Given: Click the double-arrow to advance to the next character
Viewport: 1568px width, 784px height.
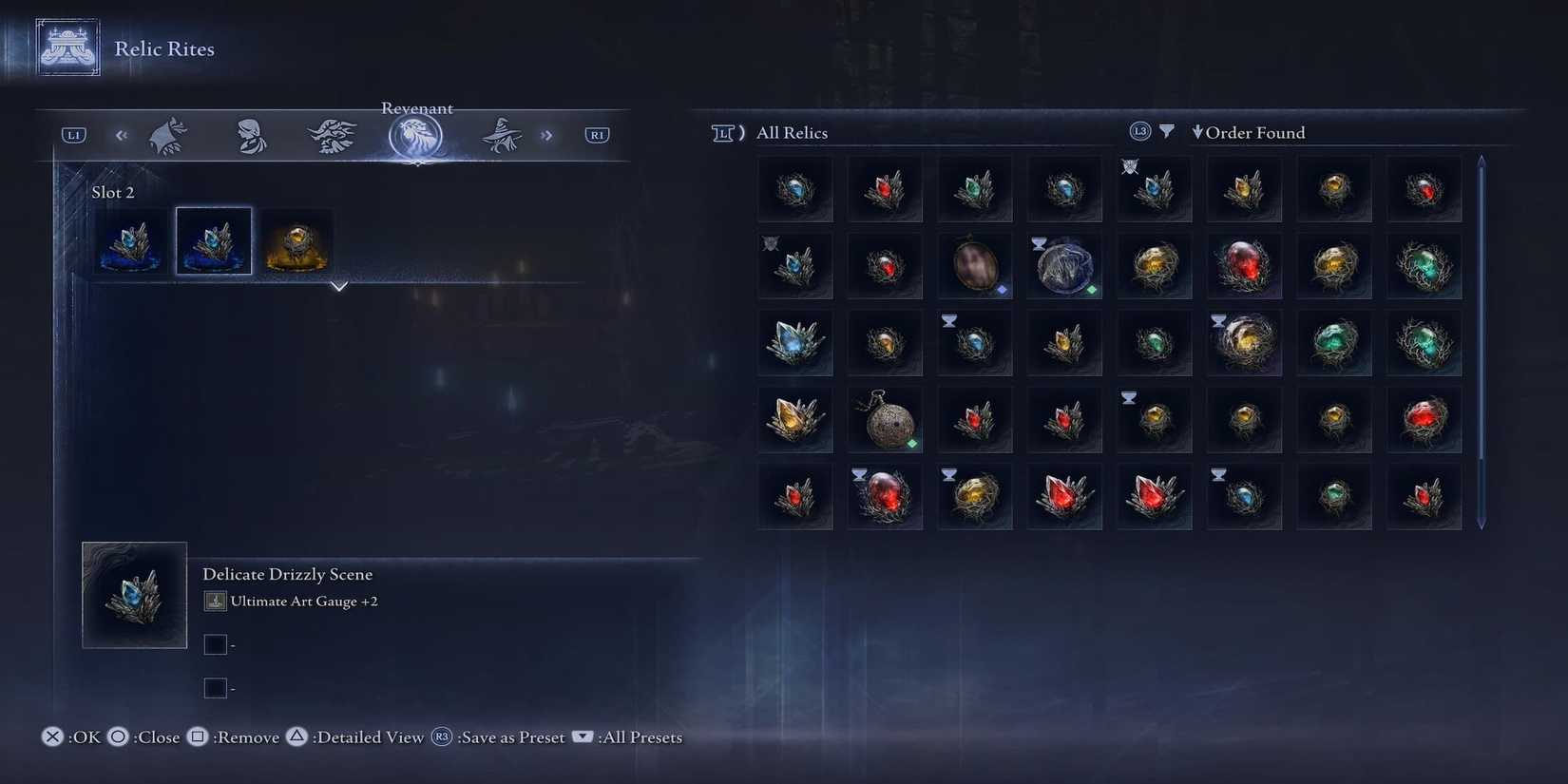Looking at the screenshot, I should 546,135.
